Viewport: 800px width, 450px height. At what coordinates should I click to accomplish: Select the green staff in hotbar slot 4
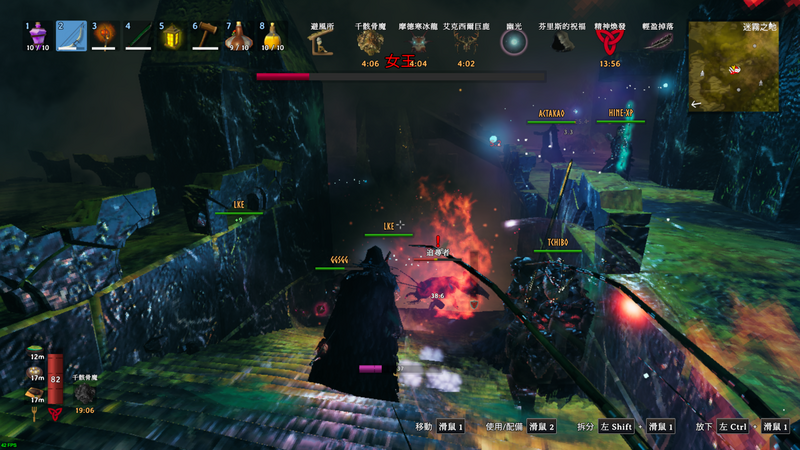(x=138, y=36)
